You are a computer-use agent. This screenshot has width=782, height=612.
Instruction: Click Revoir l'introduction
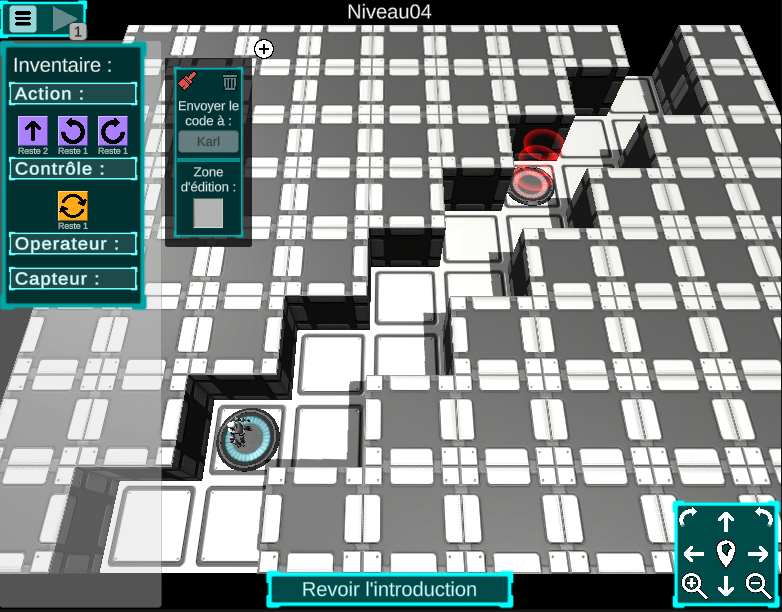click(x=389, y=589)
